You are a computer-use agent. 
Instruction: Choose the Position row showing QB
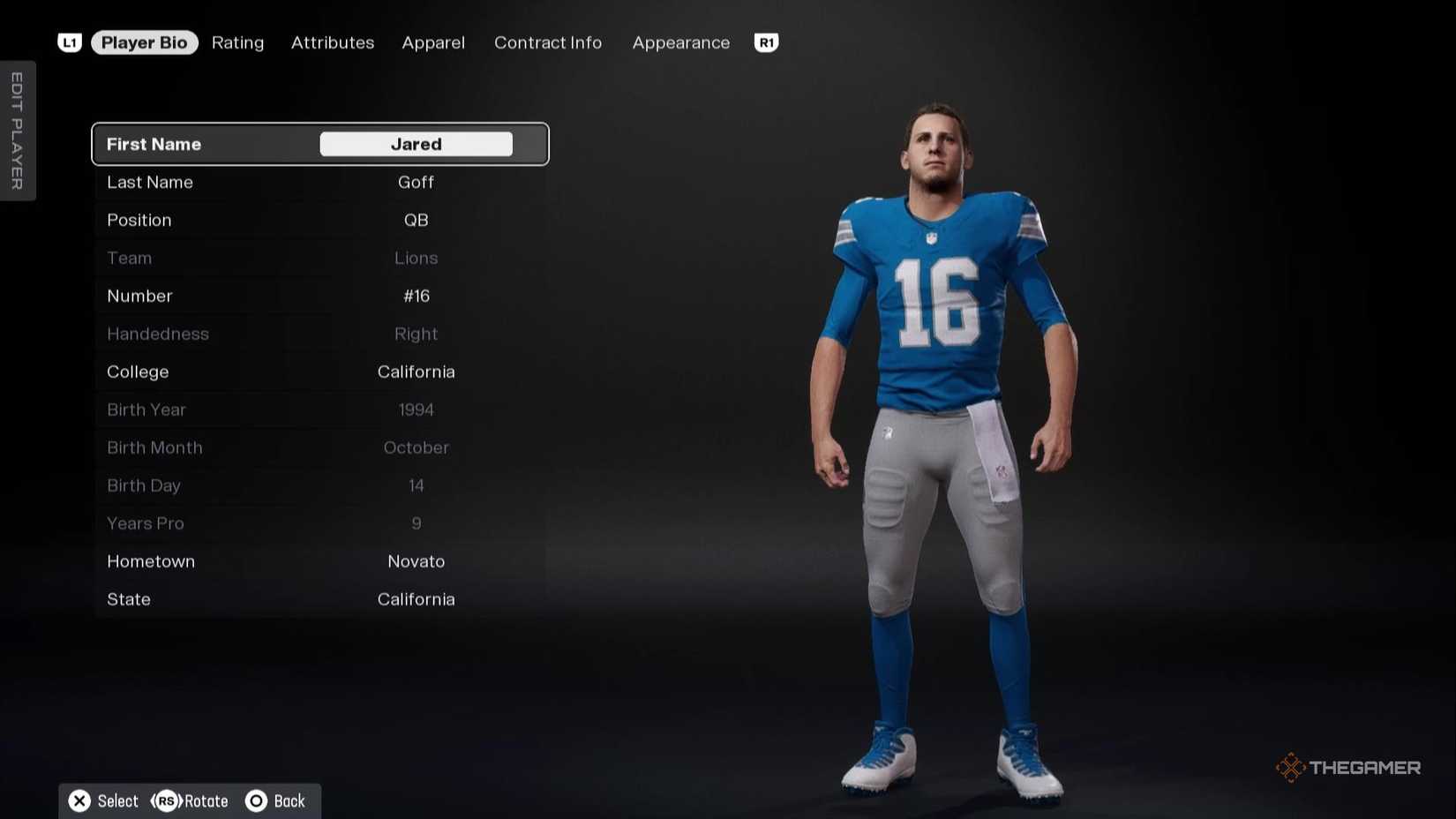[319, 220]
